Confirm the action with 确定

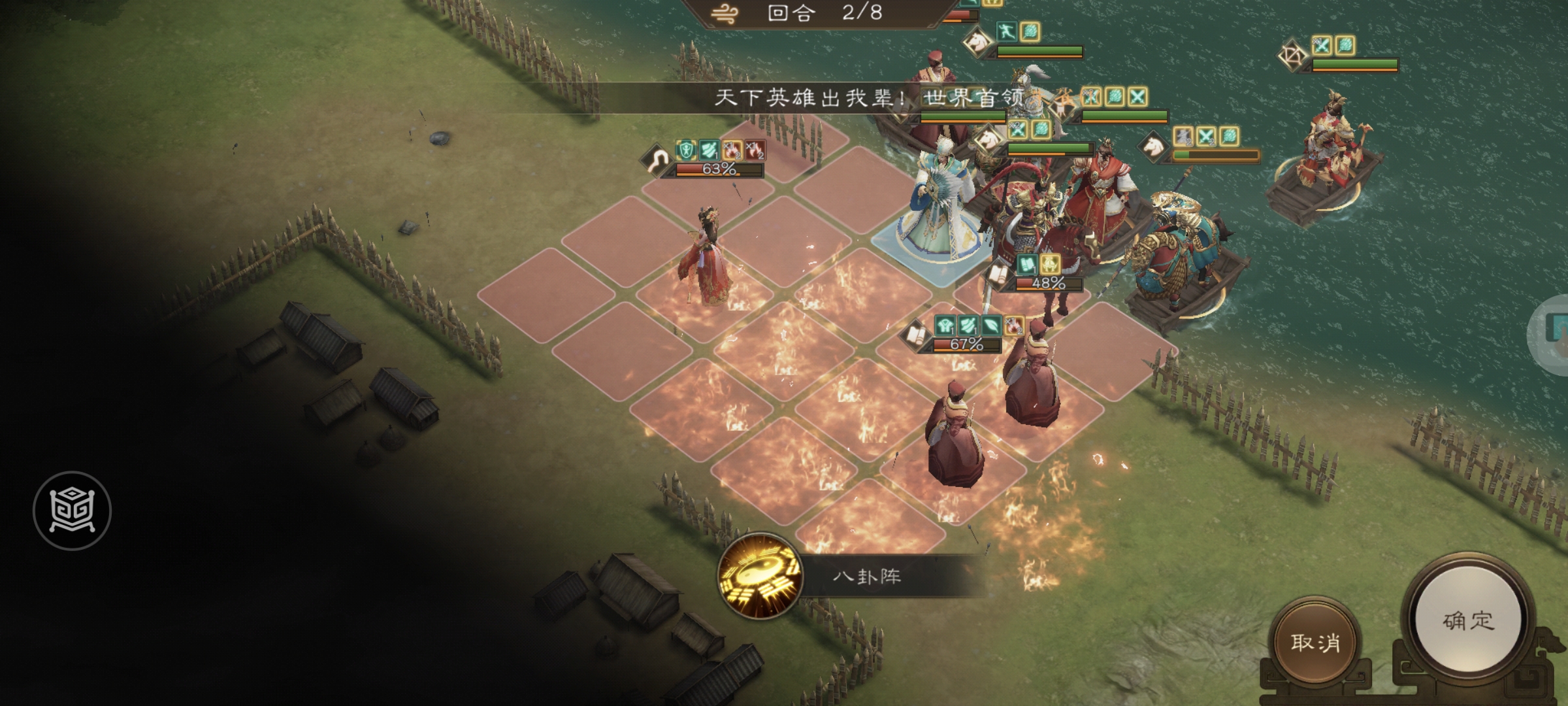(x=1467, y=621)
